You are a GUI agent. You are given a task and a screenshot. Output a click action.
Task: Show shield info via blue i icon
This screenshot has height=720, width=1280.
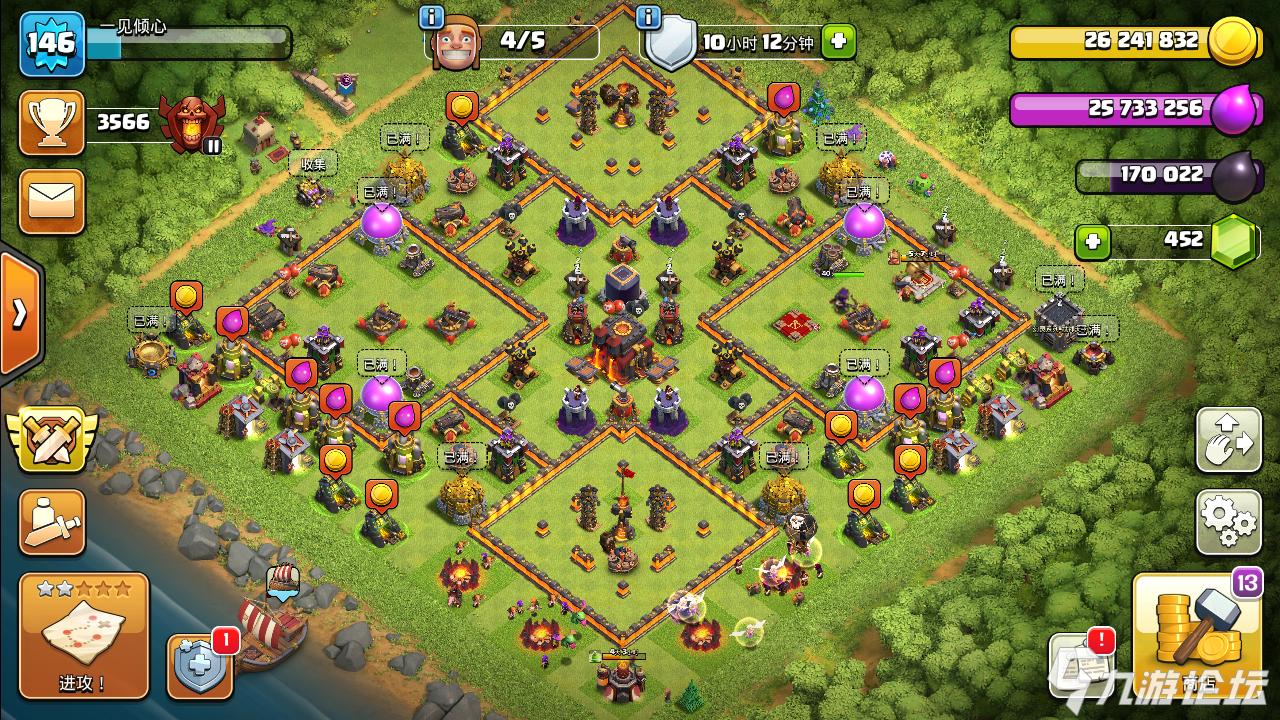649,17
